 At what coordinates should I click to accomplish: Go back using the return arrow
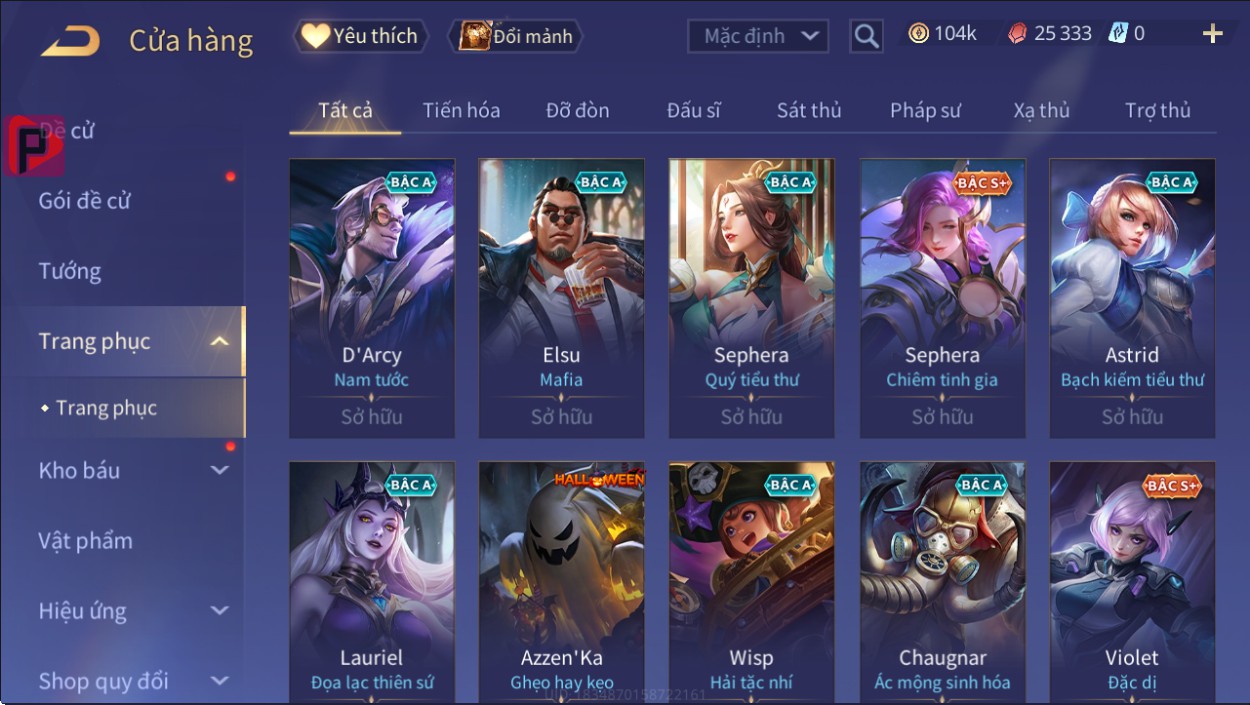[x=70, y=41]
